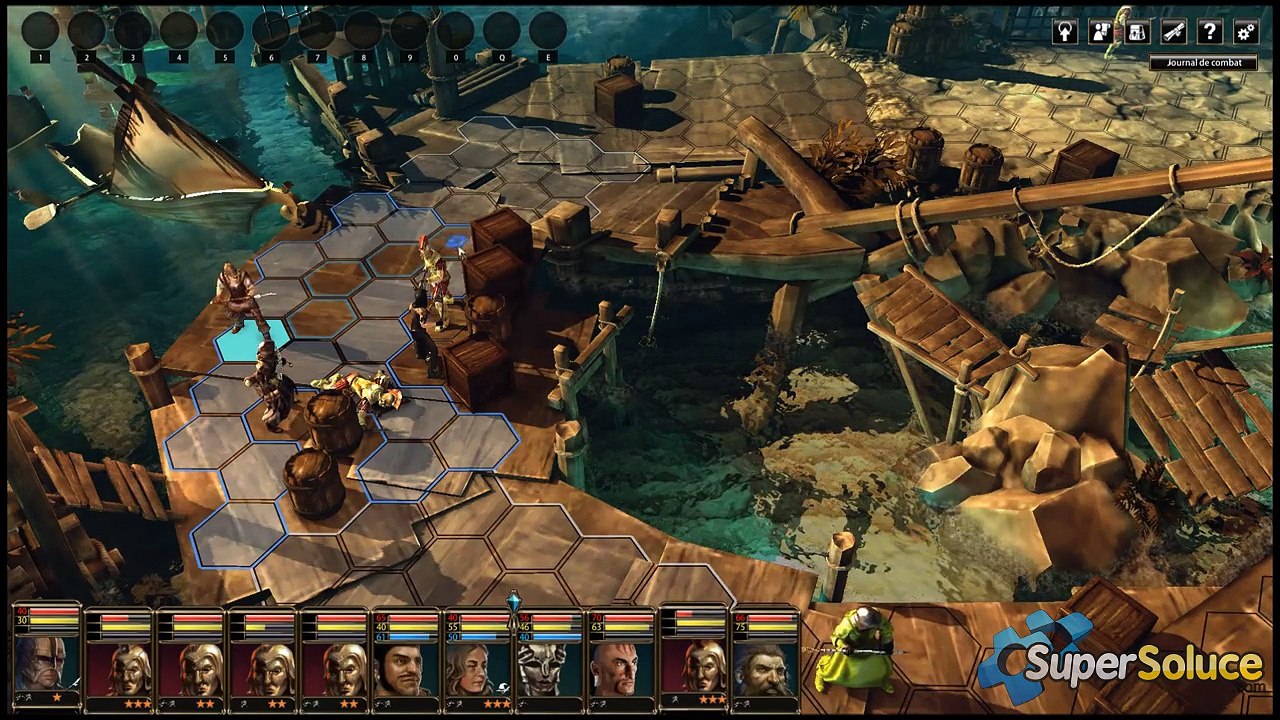Click the circled up-arrow icon

click(1065, 32)
